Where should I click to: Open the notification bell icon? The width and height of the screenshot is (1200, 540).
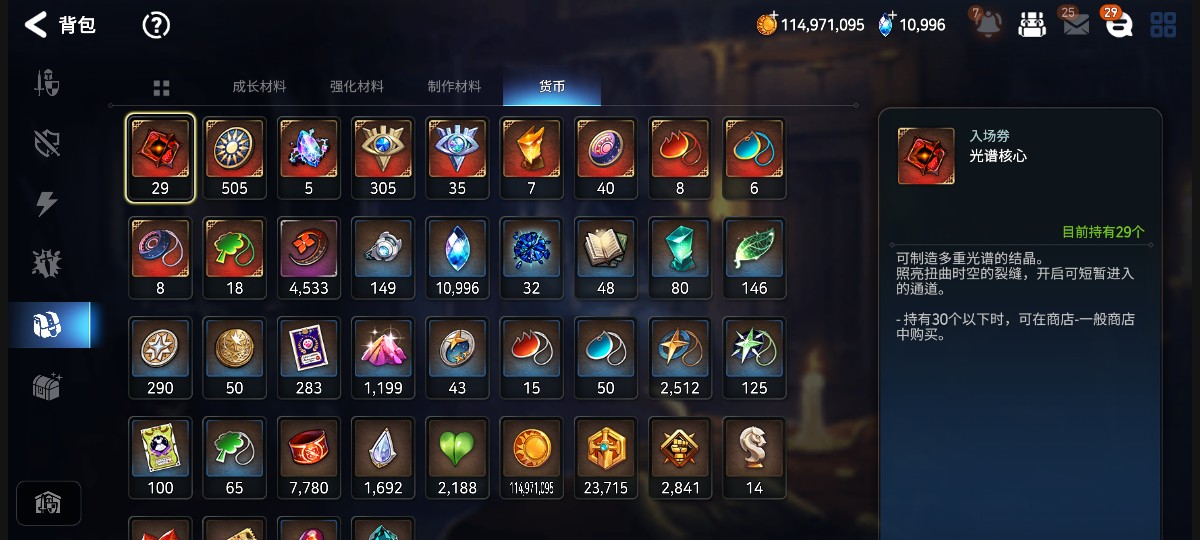click(x=988, y=24)
